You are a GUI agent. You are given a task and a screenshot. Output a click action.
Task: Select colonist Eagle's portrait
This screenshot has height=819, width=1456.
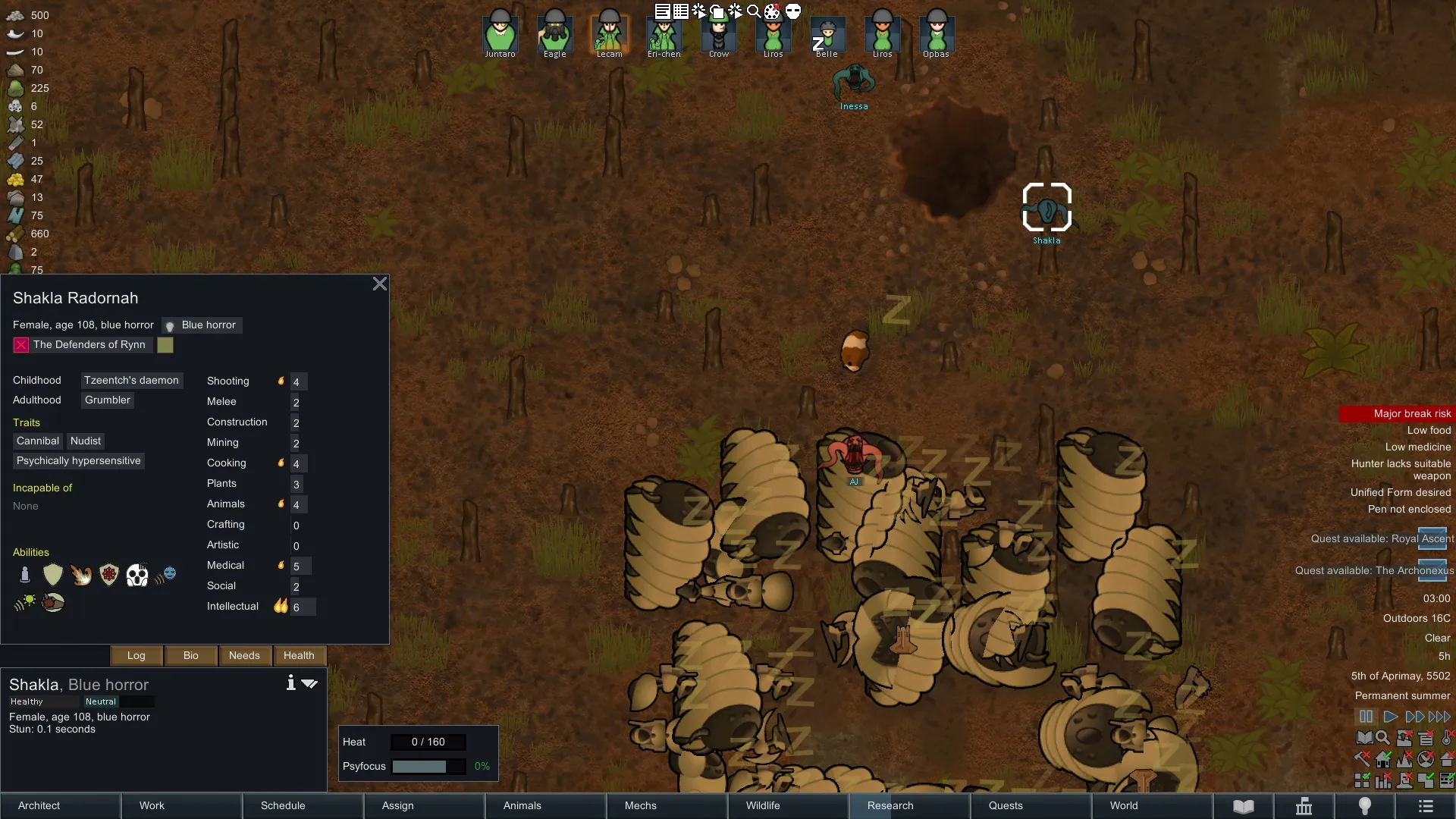click(554, 33)
